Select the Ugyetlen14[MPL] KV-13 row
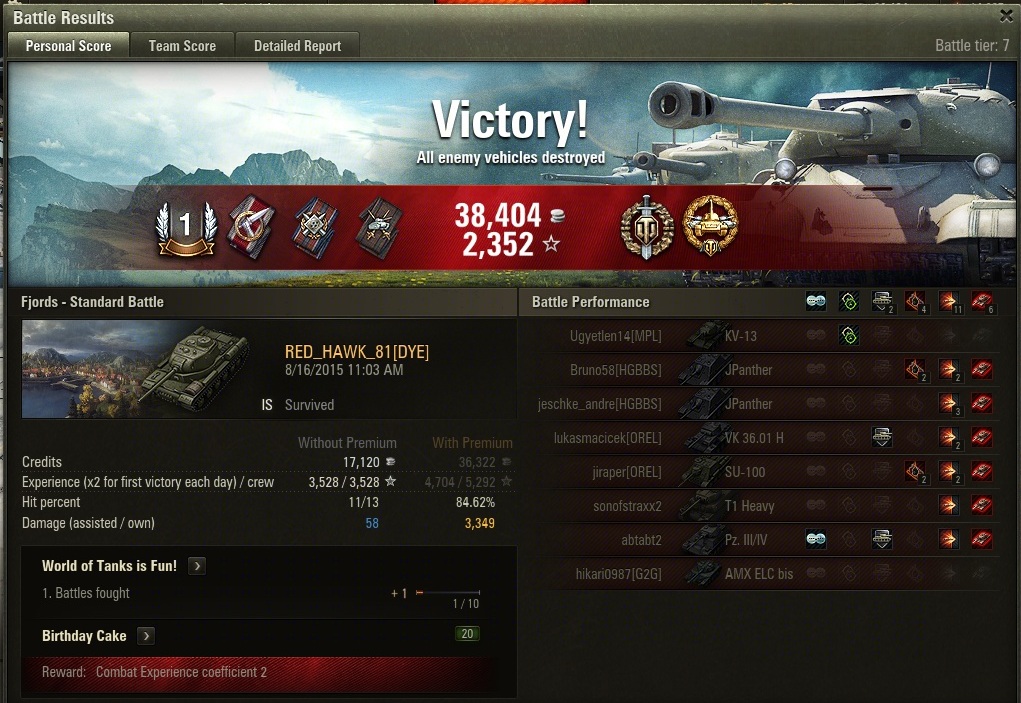This screenshot has width=1021, height=703. point(700,336)
